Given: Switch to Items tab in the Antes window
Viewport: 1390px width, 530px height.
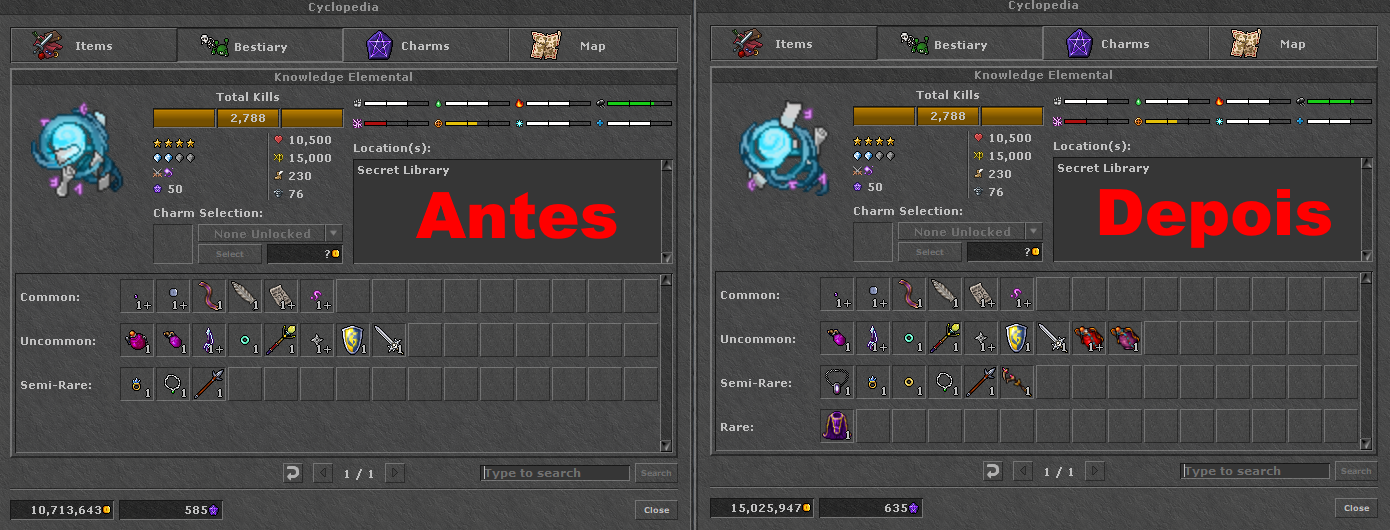Looking at the screenshot, I should [94, 46].
